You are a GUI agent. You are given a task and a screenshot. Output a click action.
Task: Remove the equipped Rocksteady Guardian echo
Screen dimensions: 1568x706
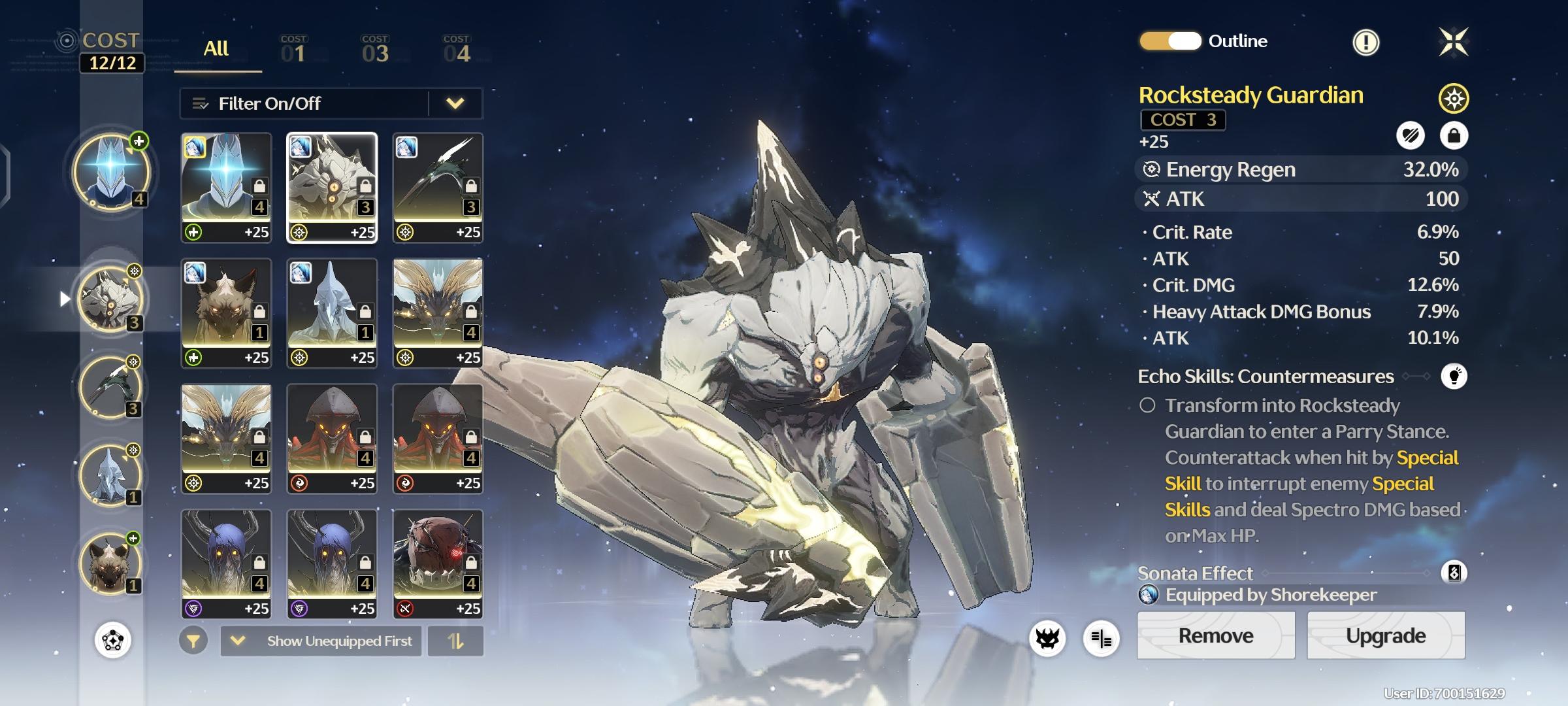click(1215, 635)
